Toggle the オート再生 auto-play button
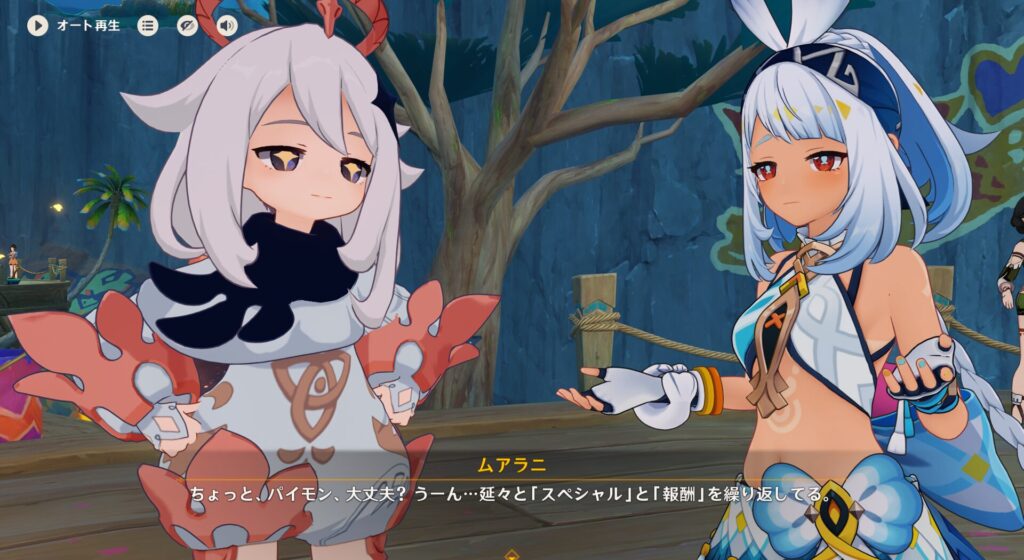This screenshot has width=1024, height=560. pyautogui.click(x=38, y=25)
